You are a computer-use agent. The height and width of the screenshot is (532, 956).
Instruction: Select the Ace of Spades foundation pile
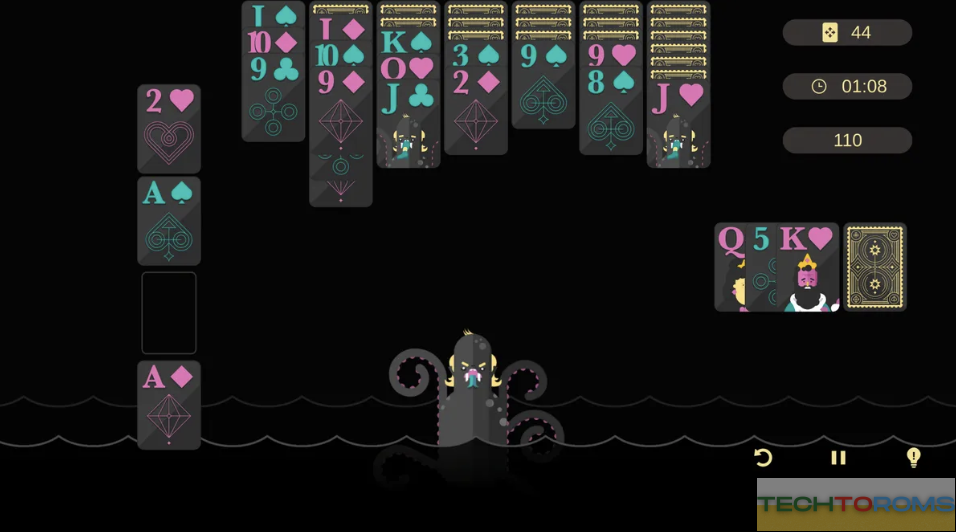coord(169,221)
